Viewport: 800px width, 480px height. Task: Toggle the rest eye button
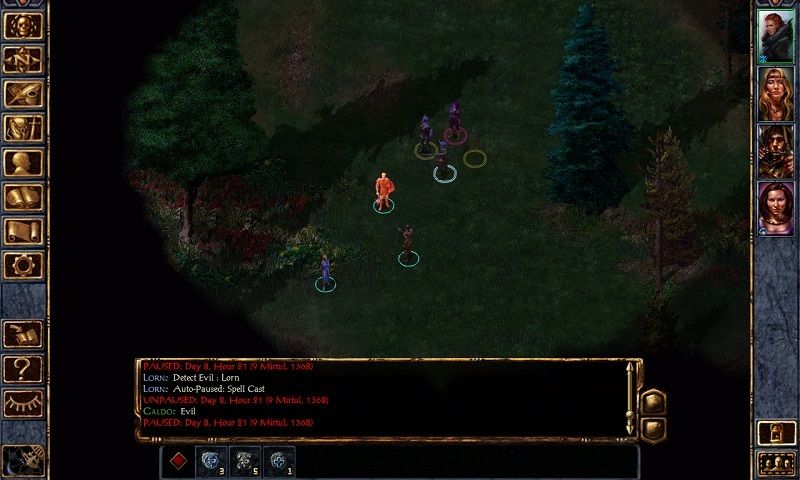pyautogui.click(x=23, y=403)
